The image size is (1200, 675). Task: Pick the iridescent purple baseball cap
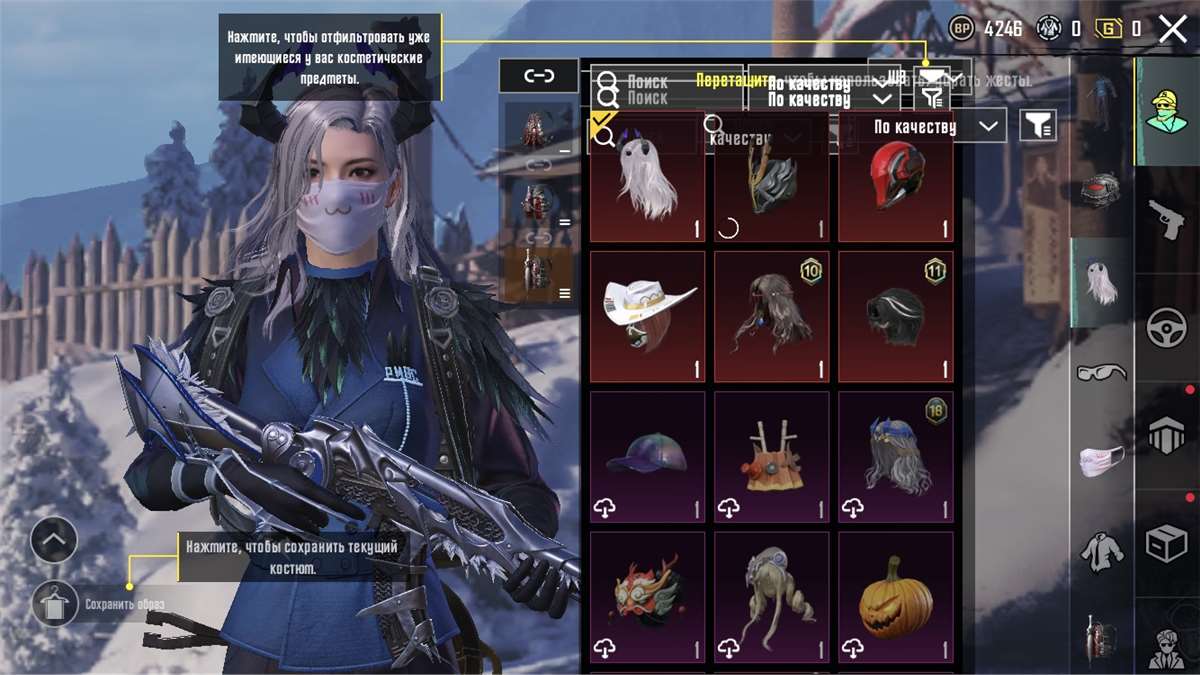tap(647, 456)
